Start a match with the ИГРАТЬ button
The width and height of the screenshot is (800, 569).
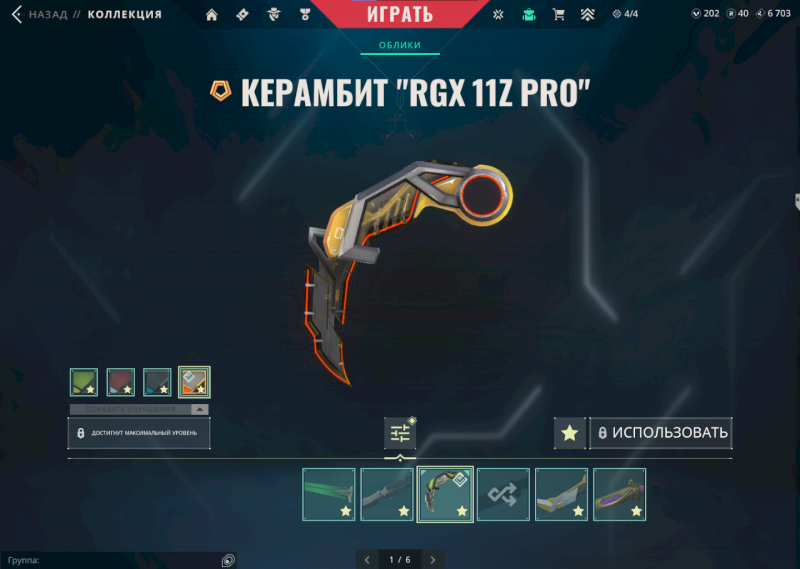(400, 14)
